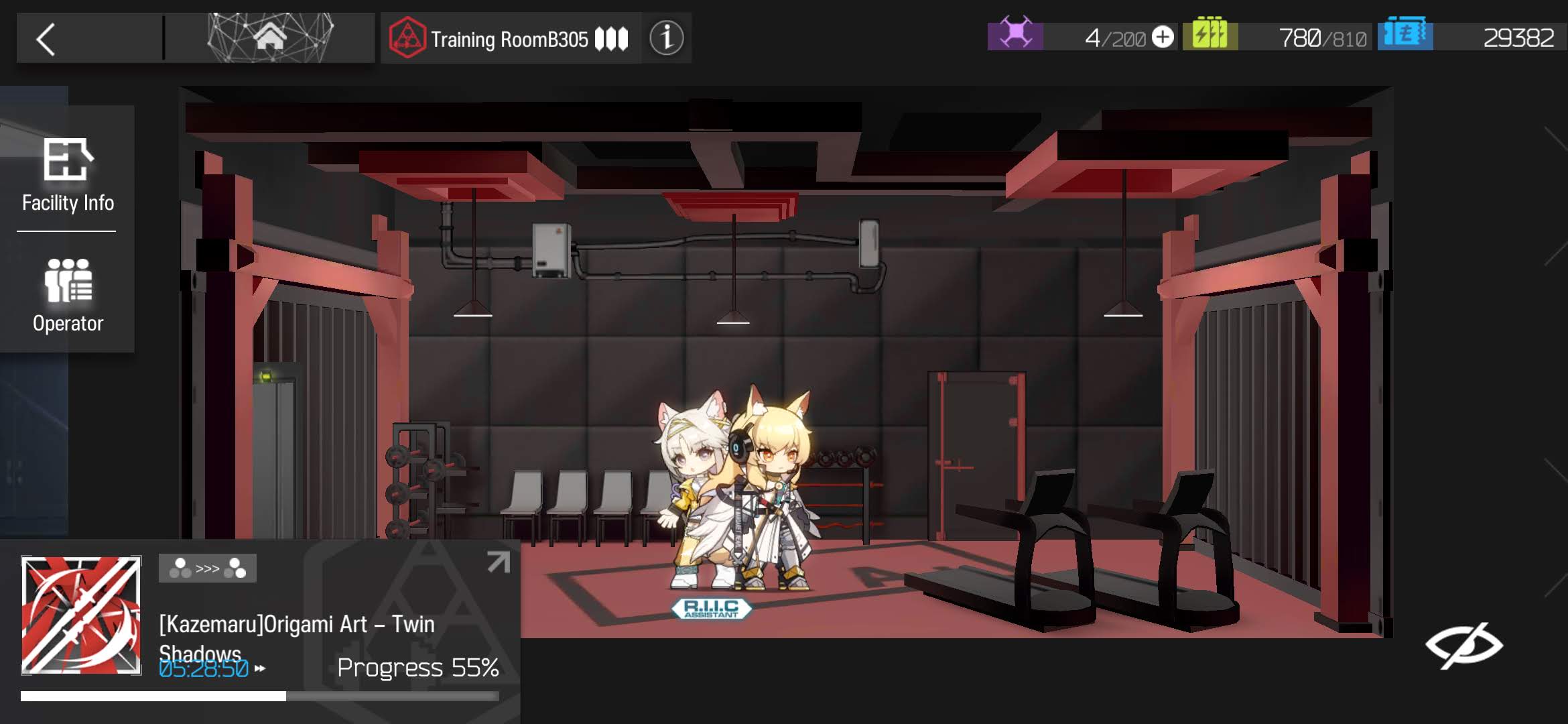1568x724 pixels.
Task: Open the blue LMD currency icon
Action: [x=1405, y=34]
